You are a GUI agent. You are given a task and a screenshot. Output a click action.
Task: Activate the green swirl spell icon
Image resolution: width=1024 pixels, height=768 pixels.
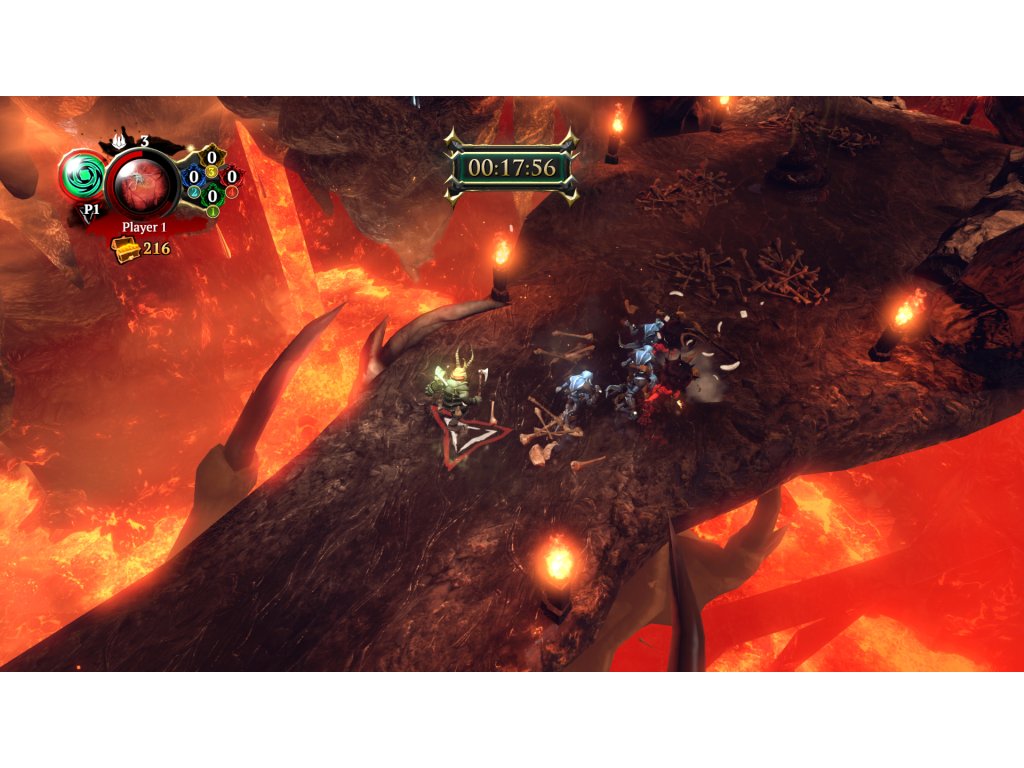pos(82,175)
